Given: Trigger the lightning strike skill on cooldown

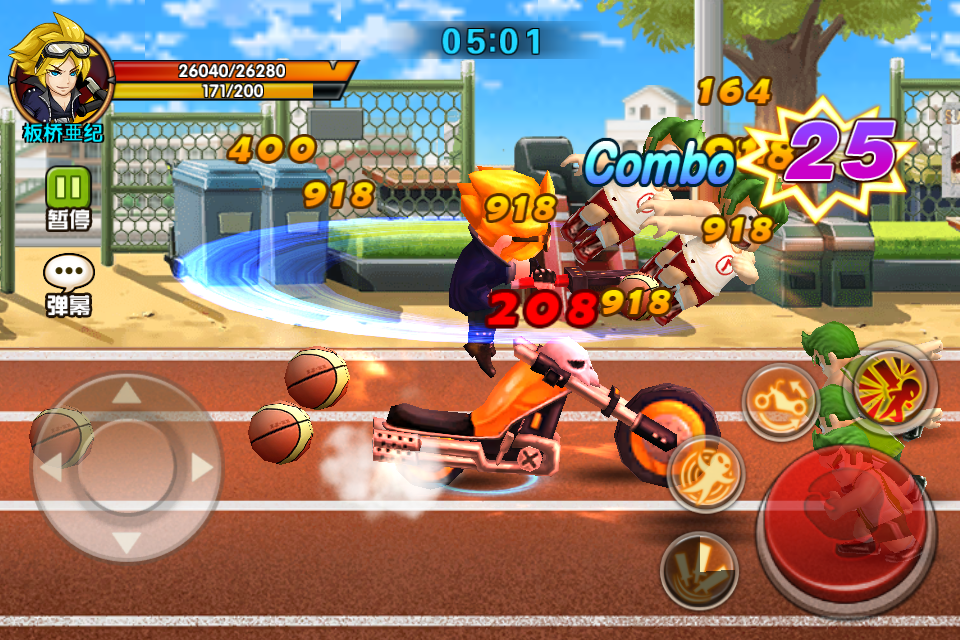Looking at the screenshot, I should [700, 569].
